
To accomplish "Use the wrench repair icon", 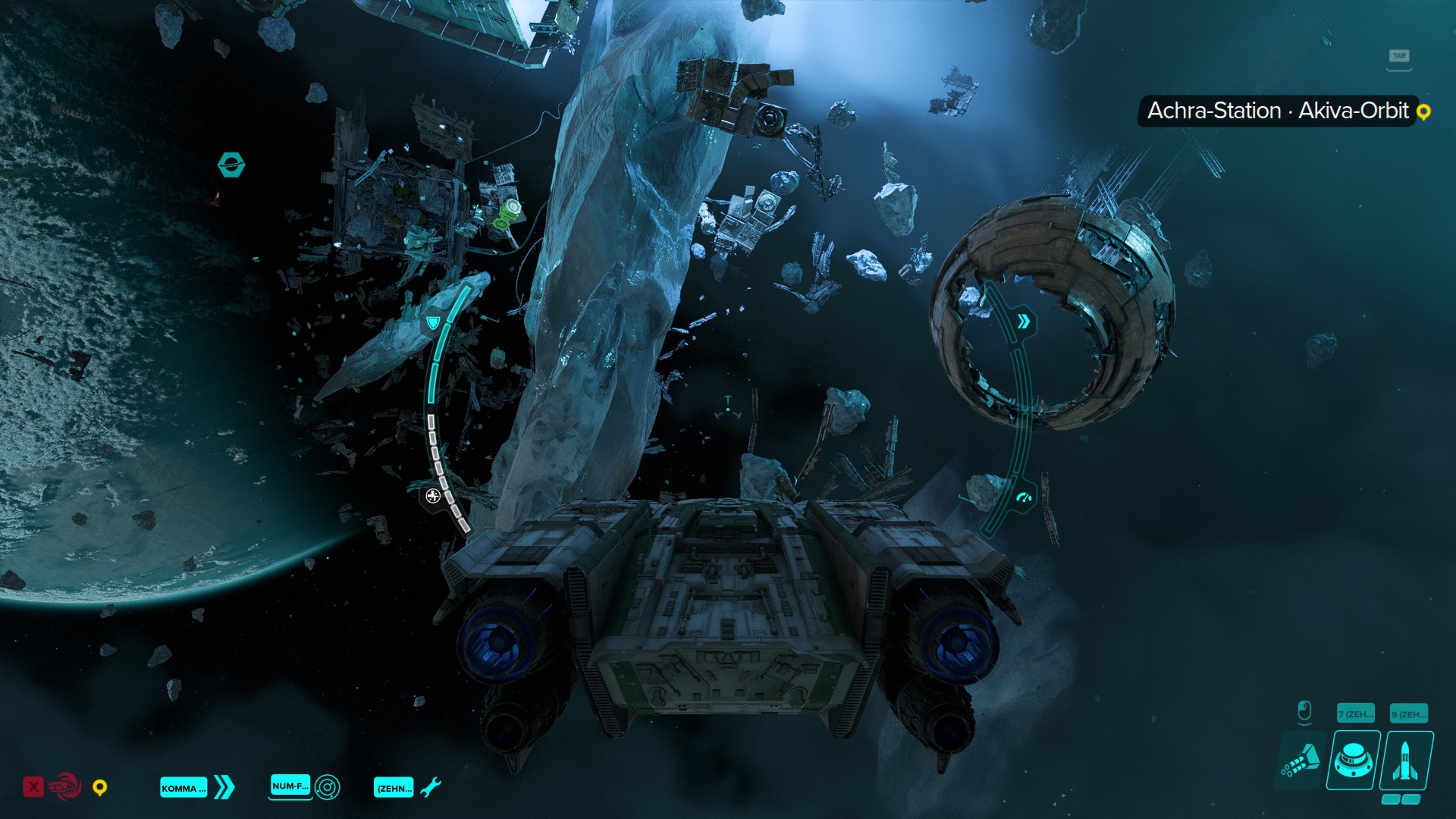I will click(x=430, y=787).
